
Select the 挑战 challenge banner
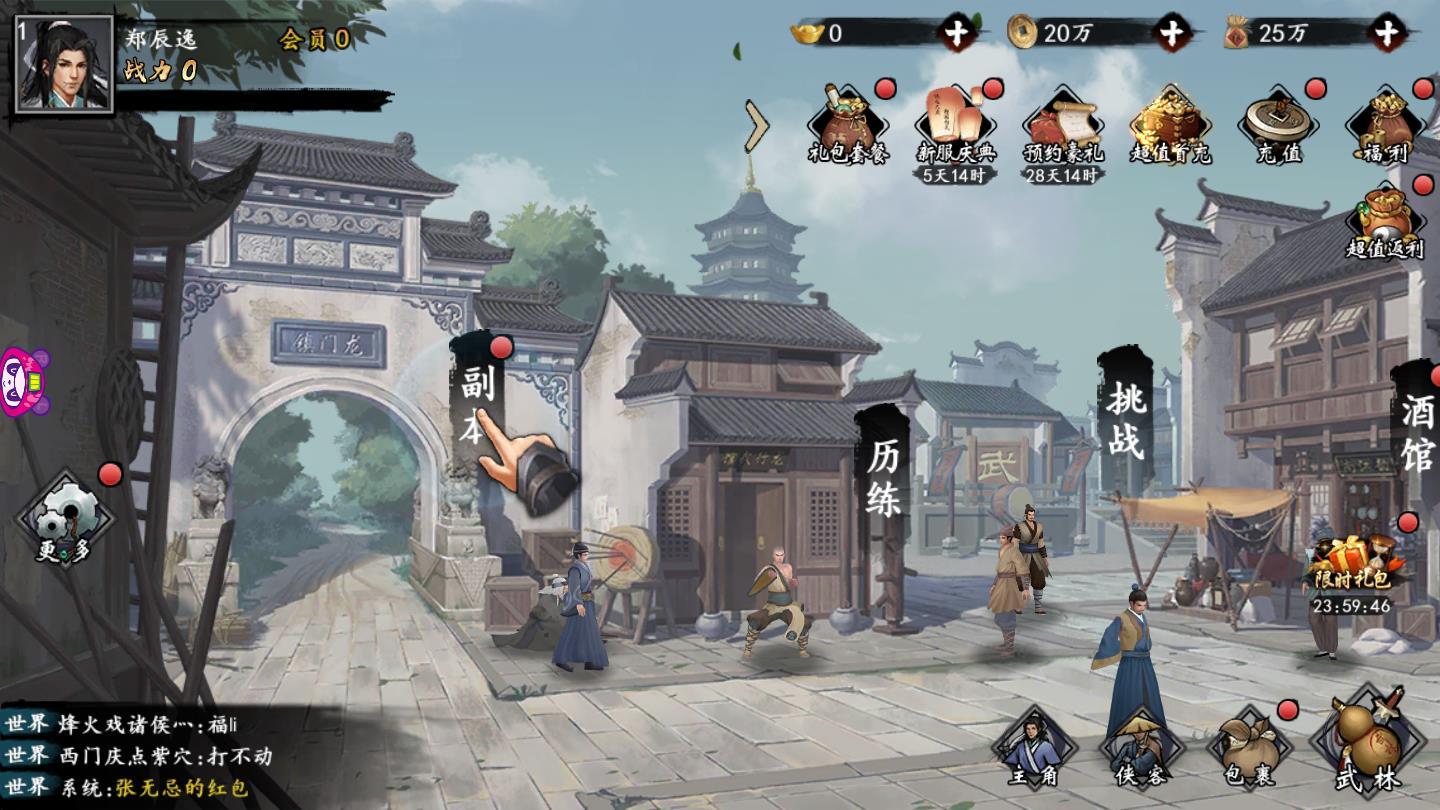(x=1125, y=420)
